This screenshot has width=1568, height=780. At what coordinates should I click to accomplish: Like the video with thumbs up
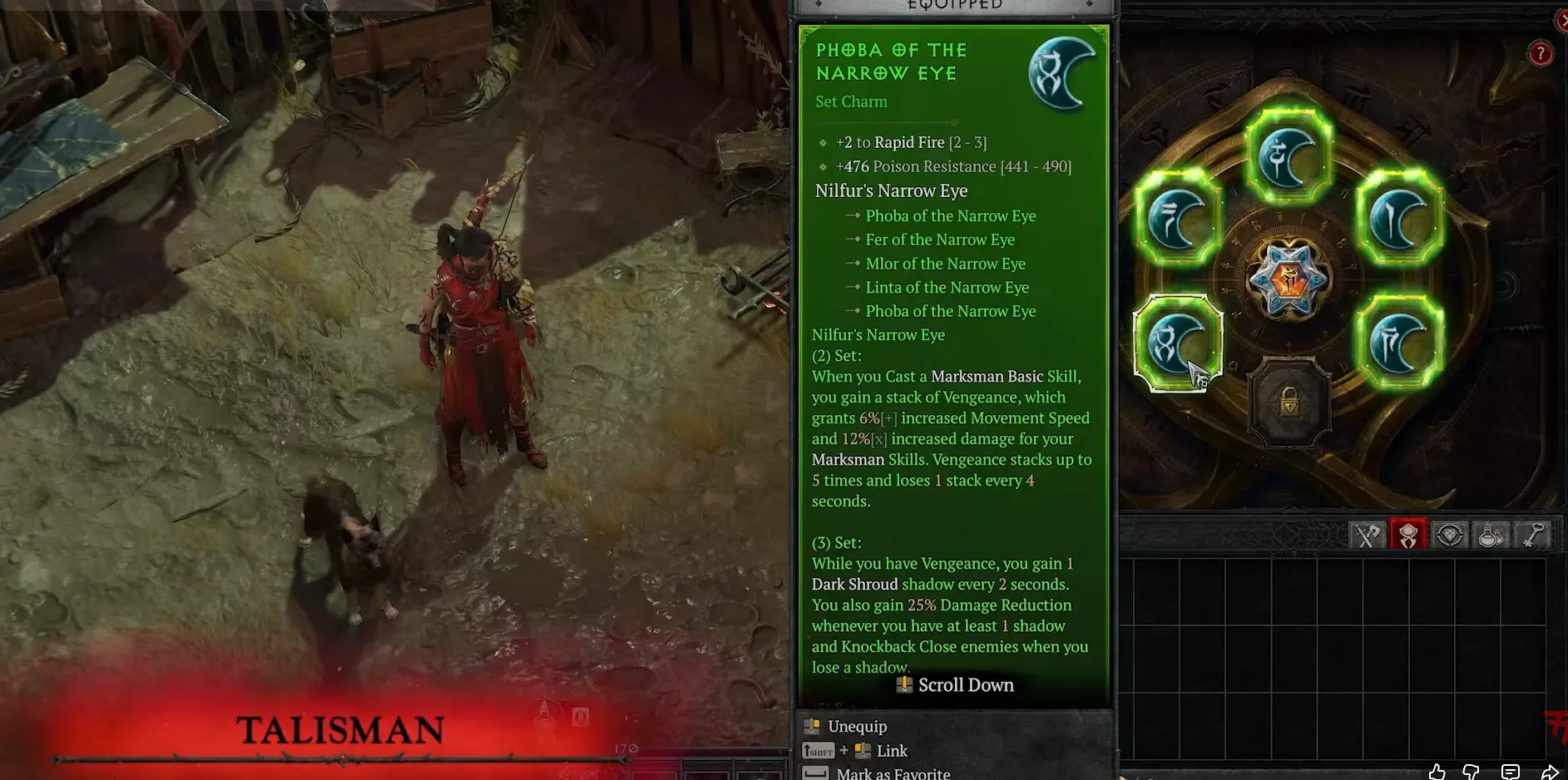1437,772
